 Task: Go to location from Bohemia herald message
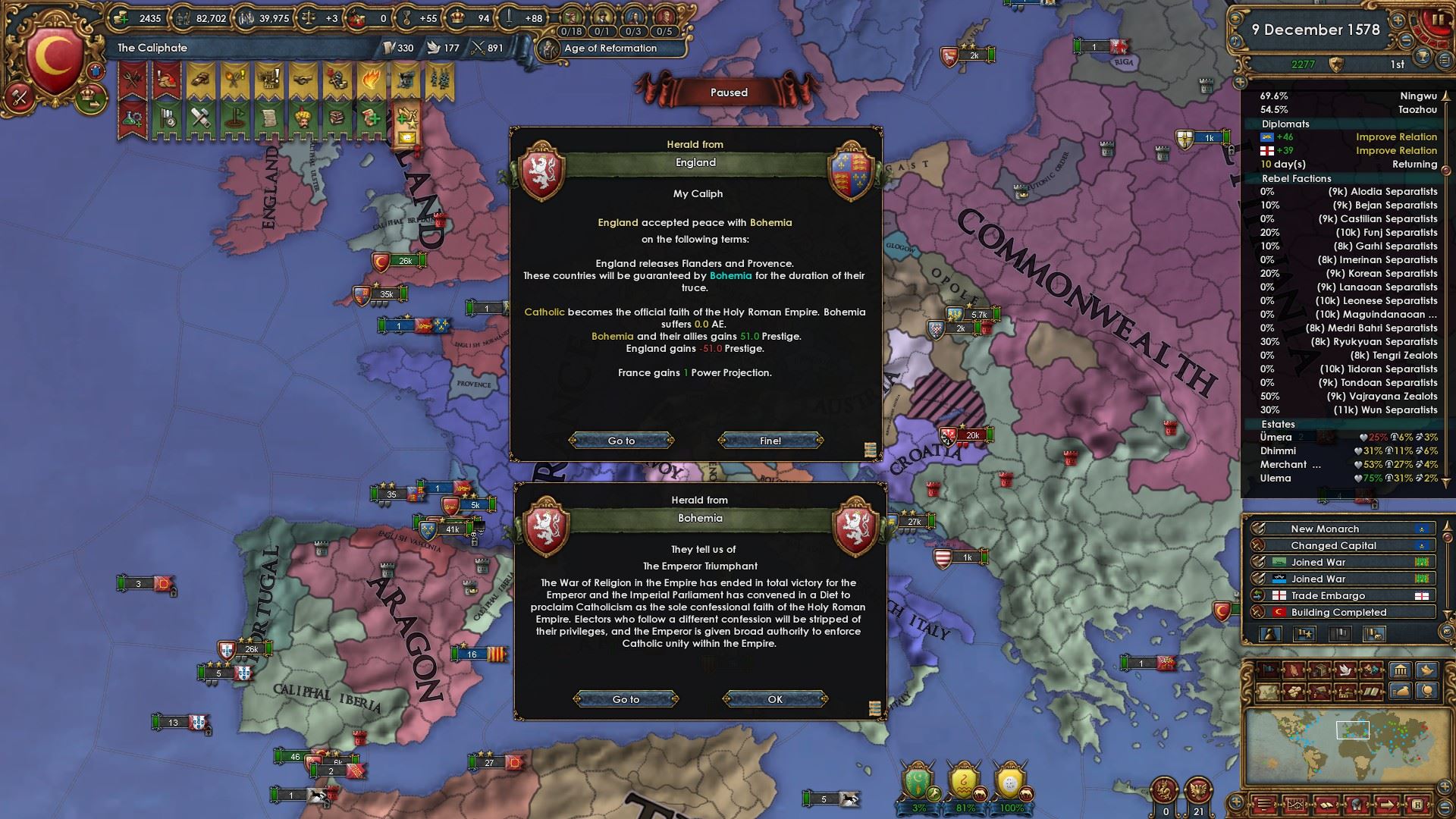point(626,699)
